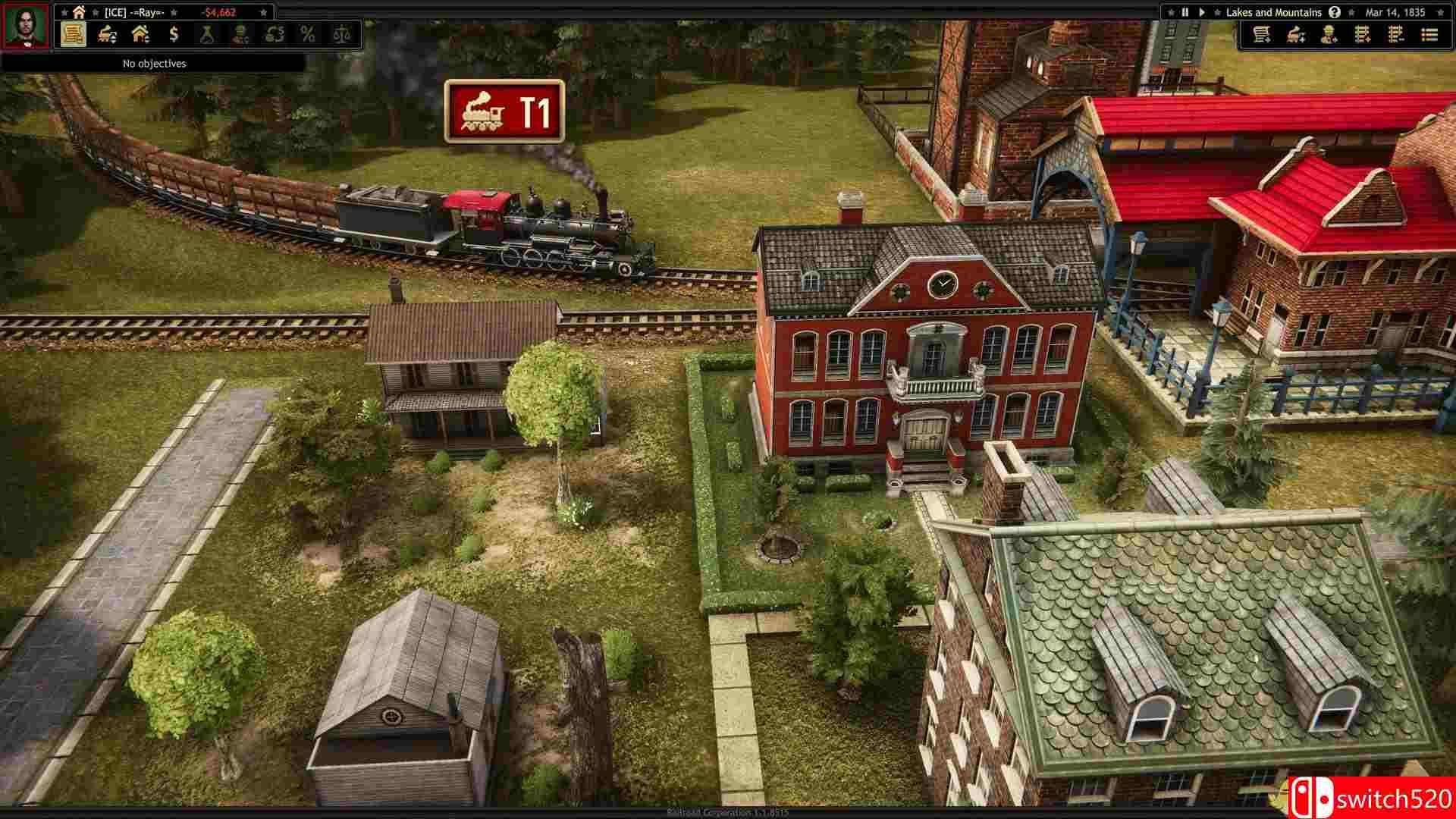
Task: Open the train list overview
Action: click(x=1429, y=36)
